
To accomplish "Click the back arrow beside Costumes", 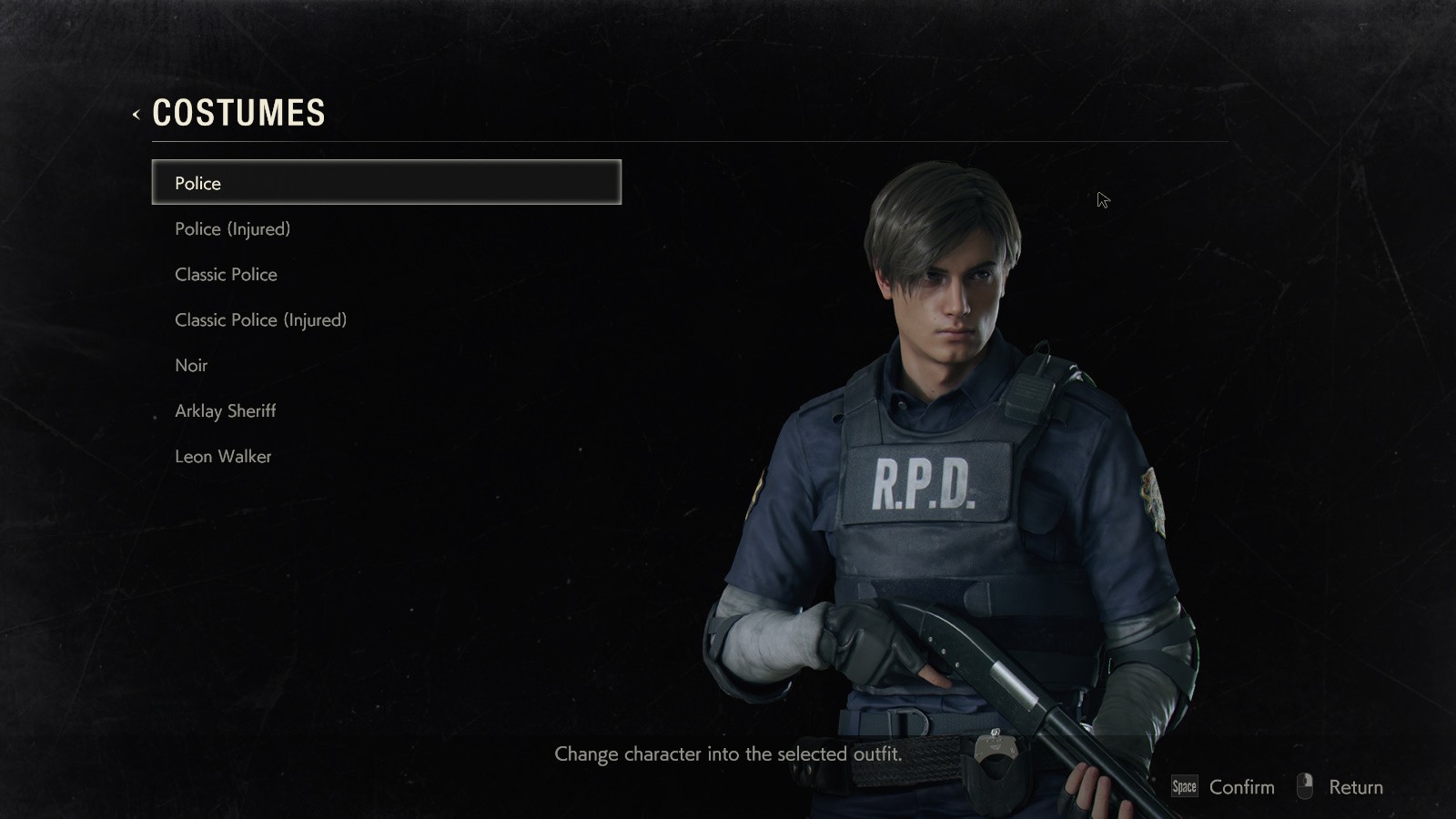I will tap(136, 115).
